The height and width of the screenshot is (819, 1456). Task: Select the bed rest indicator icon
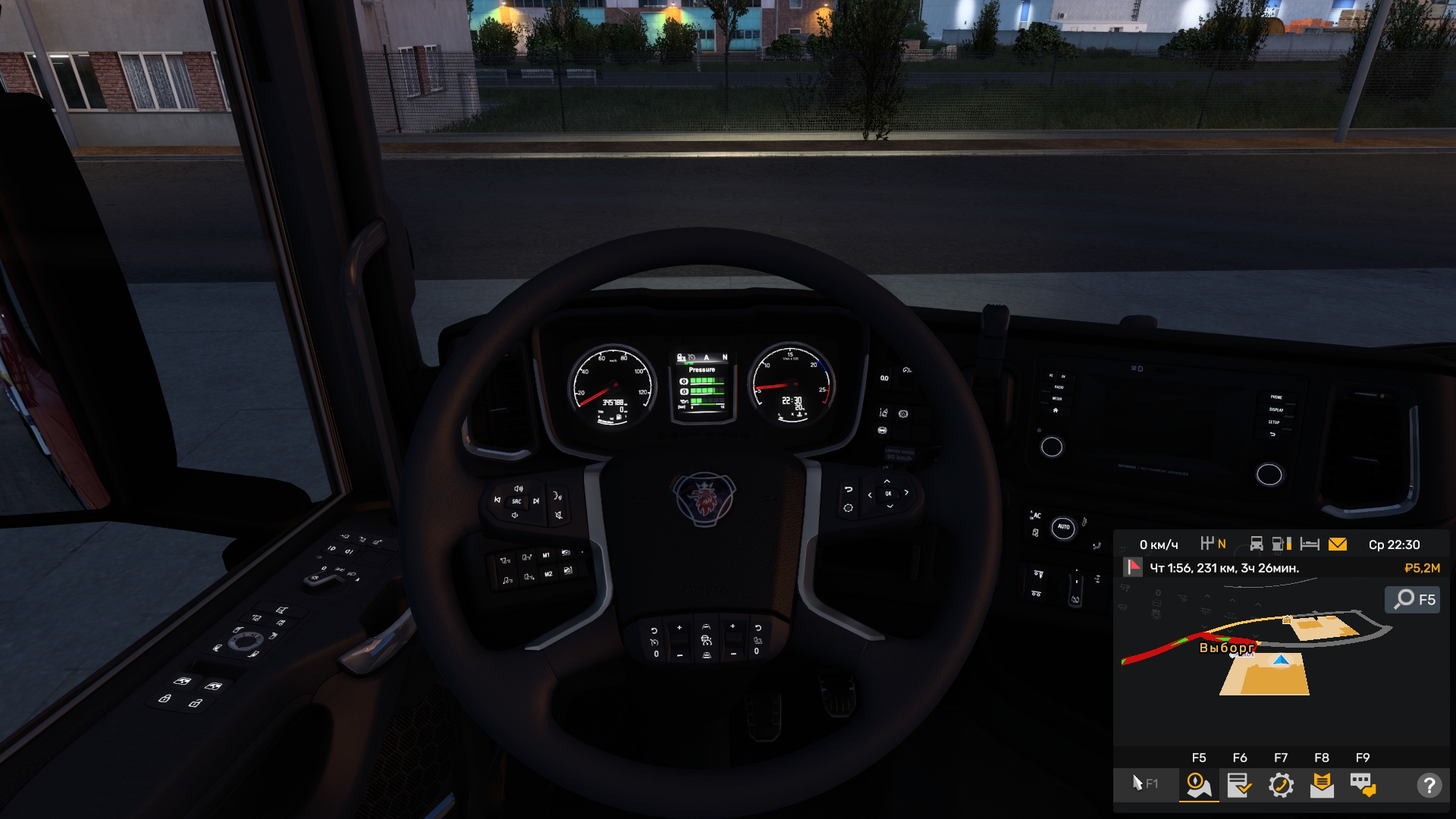click(x=1310, y=544)
